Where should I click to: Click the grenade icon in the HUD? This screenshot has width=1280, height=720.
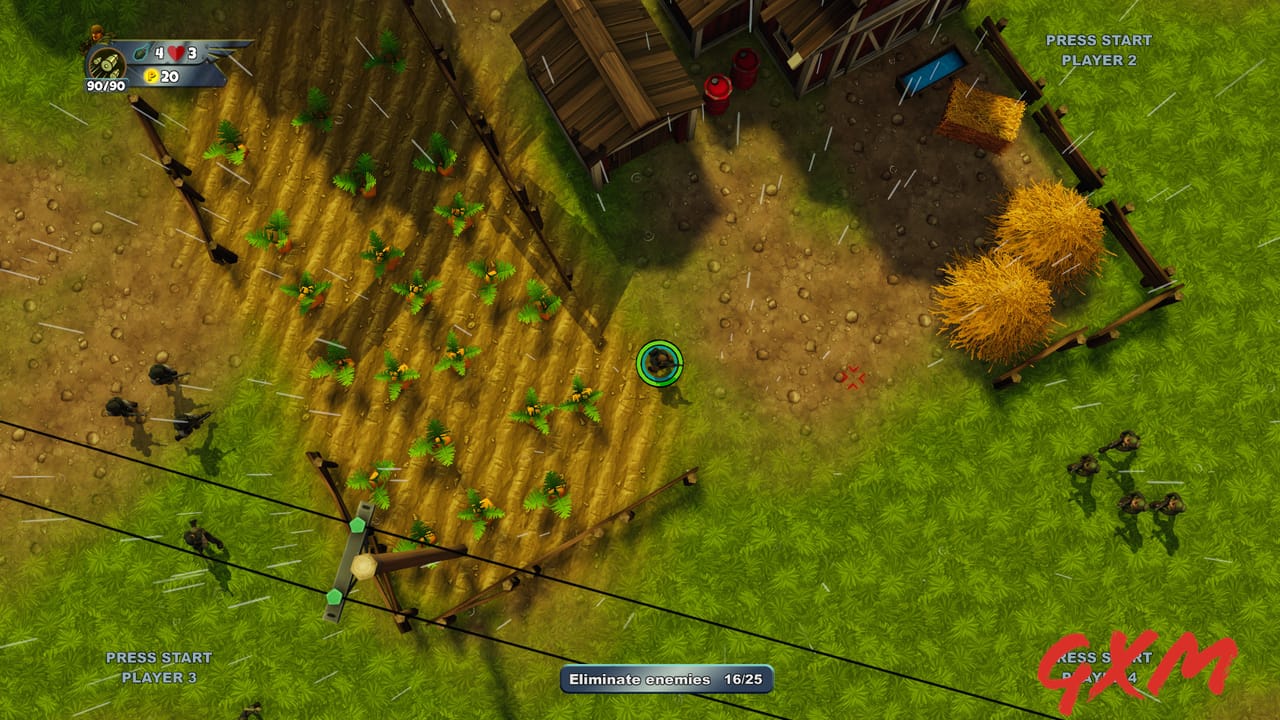pos(140,53)
